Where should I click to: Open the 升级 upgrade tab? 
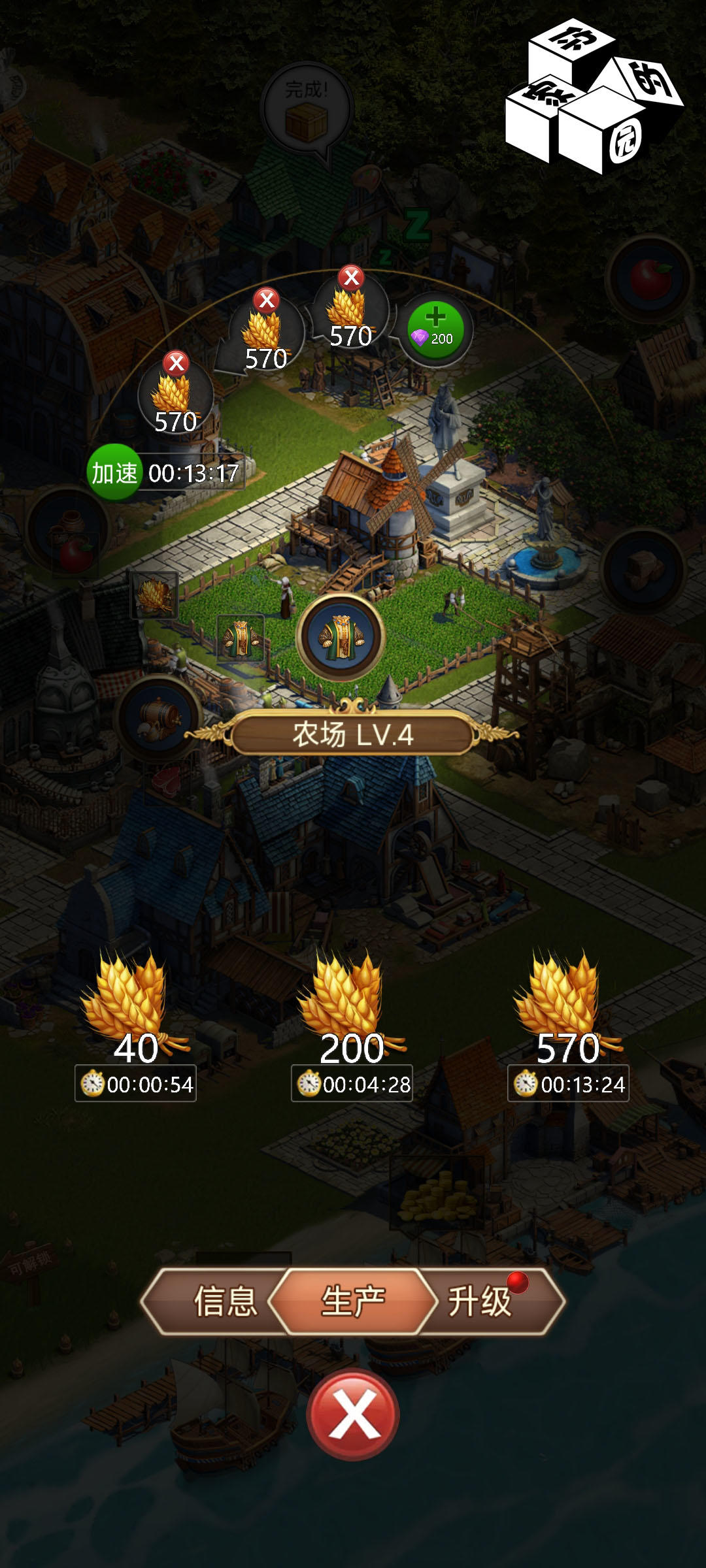tap(480, 1301)
